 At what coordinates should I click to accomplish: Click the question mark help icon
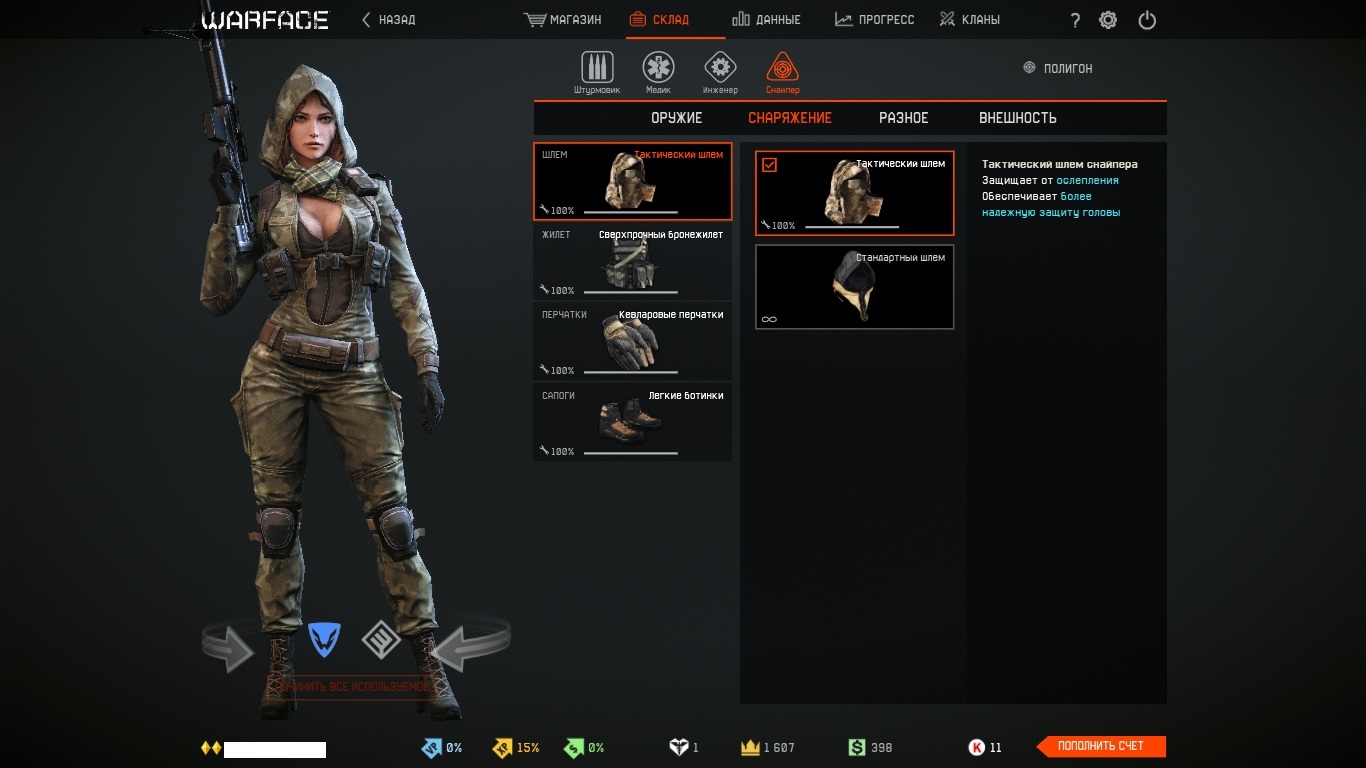[x=1075, y=21]
